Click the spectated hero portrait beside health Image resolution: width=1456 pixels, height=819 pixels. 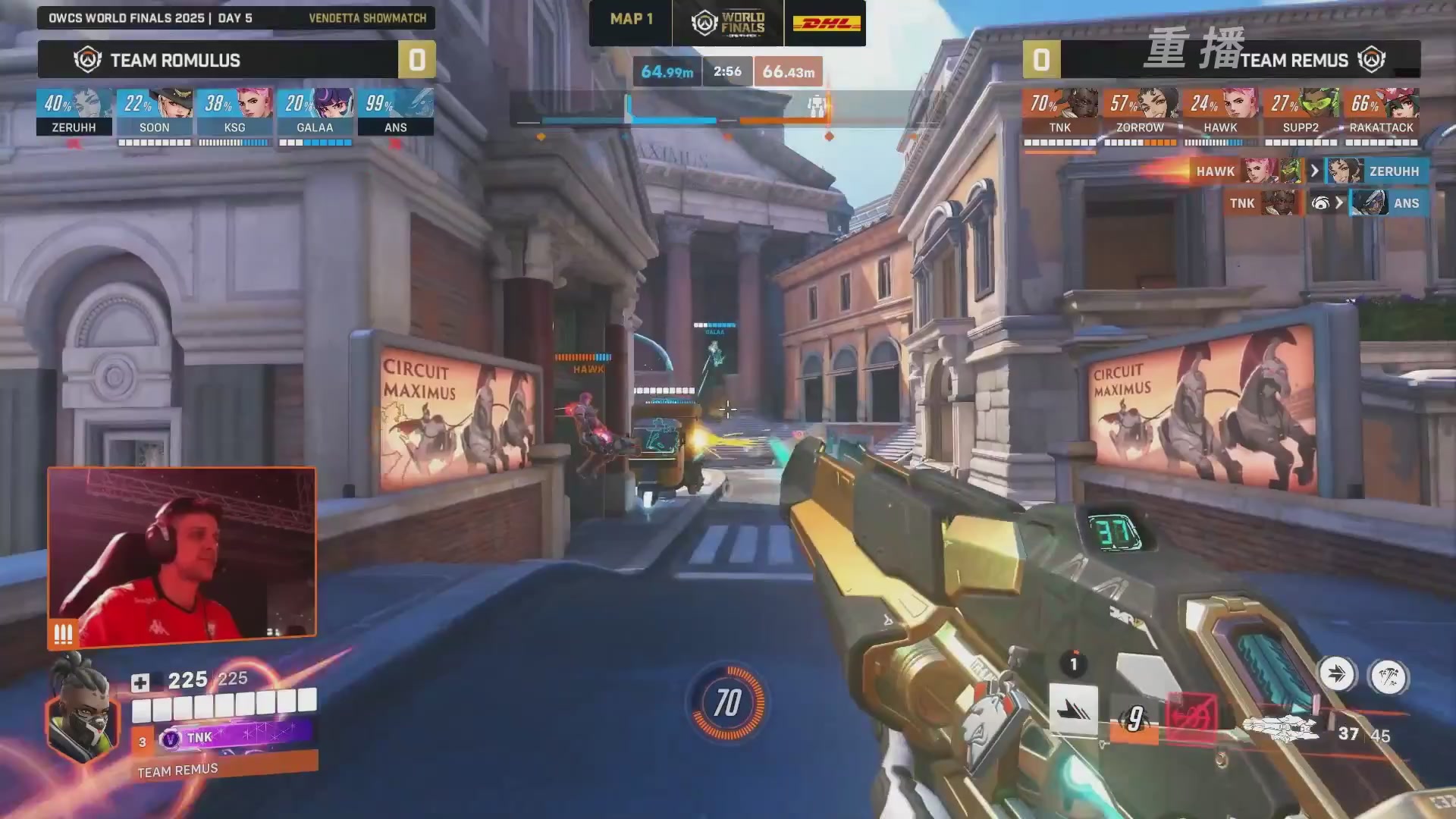coord(83,713)
